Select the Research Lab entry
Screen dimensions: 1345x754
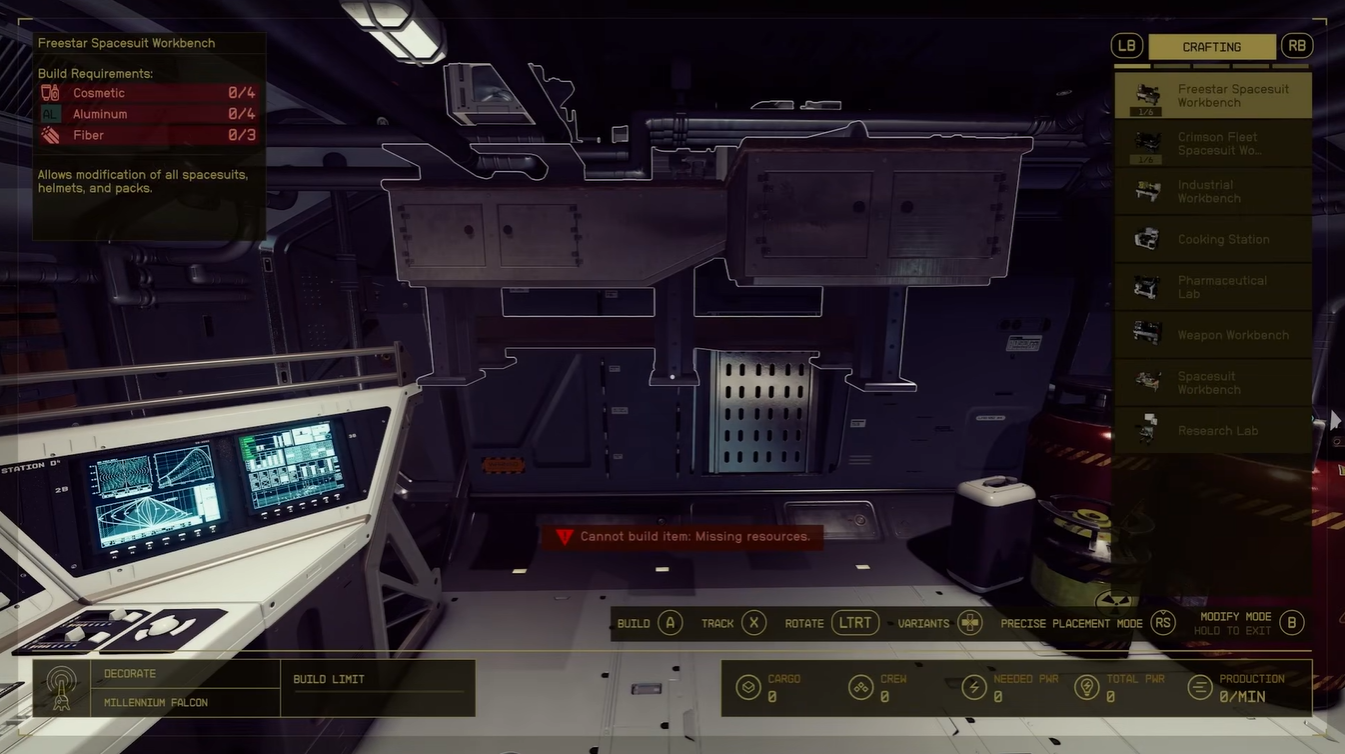[1213, 431]
